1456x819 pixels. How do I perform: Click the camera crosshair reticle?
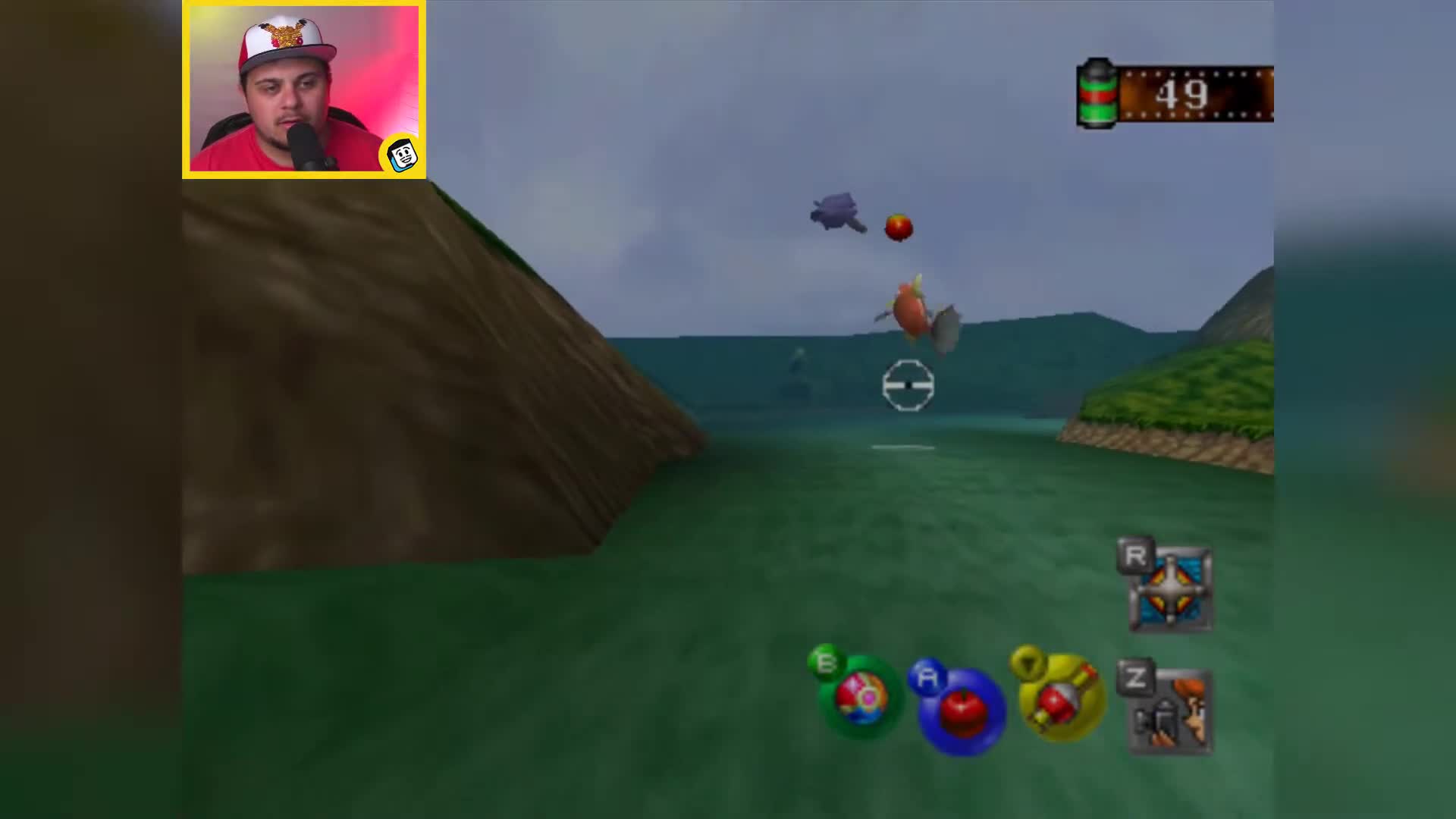[908, 386]
